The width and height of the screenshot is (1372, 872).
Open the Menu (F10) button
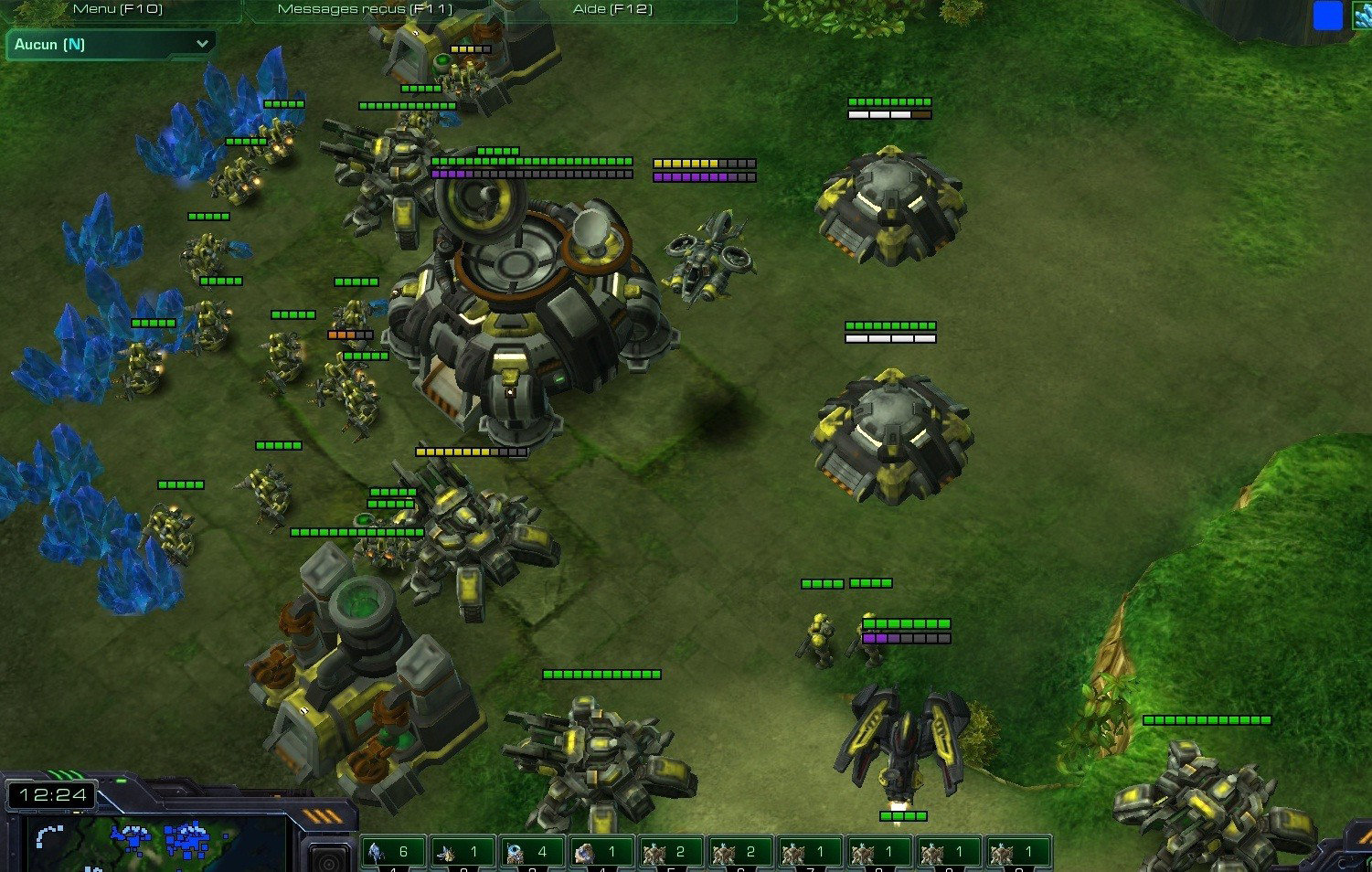[x=117, y=9]
